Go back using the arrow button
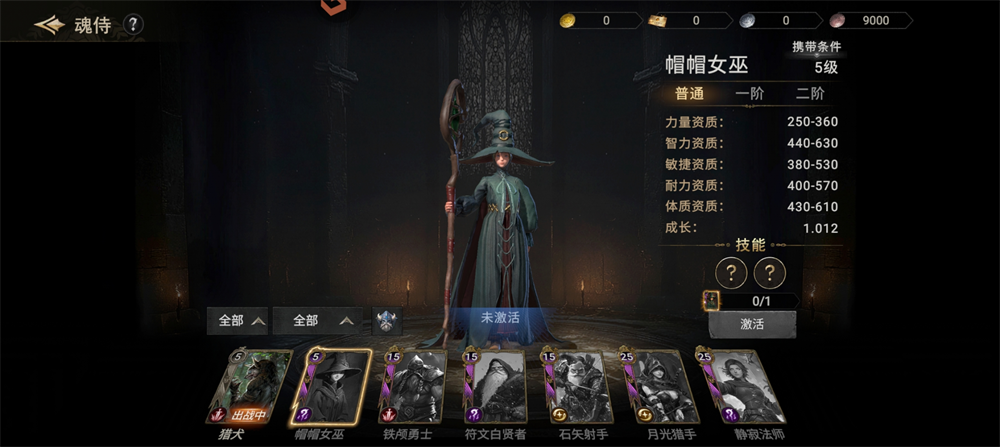This screenshot has height=447, width=1000. tap(48, 24)
